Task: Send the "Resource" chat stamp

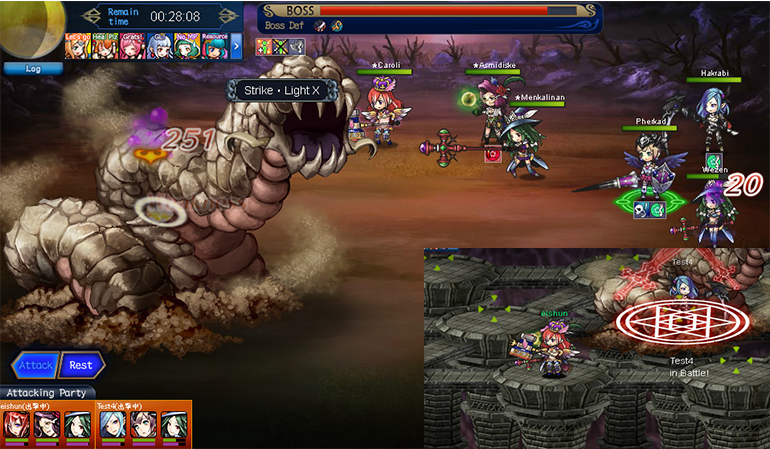Action: tap(214, 45)
